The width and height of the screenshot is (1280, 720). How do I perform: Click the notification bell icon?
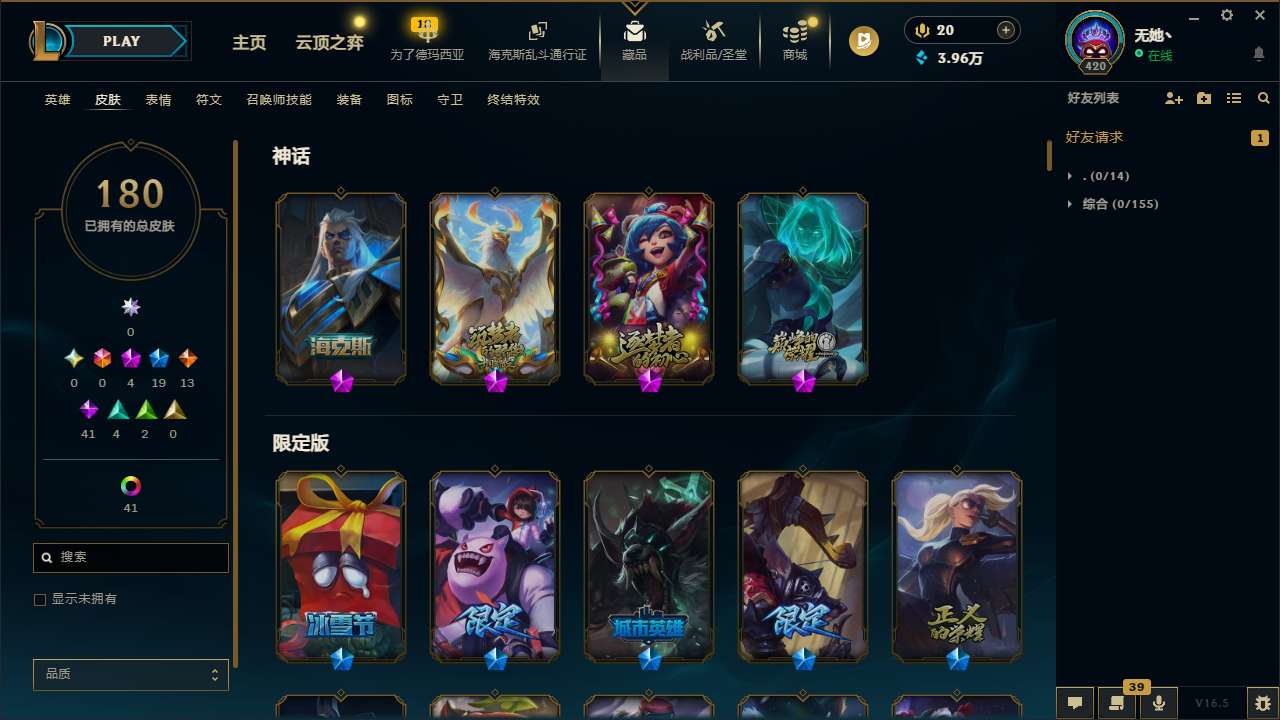(x=1258, y=55)
